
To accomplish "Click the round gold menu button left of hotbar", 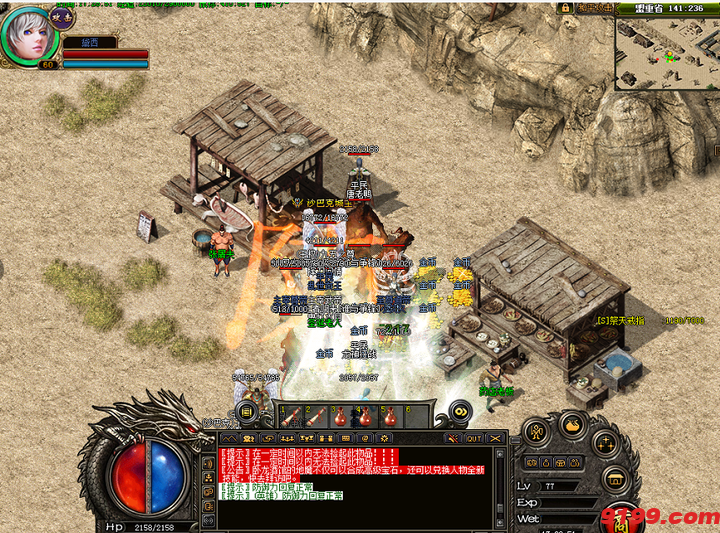I will [246, 411].
